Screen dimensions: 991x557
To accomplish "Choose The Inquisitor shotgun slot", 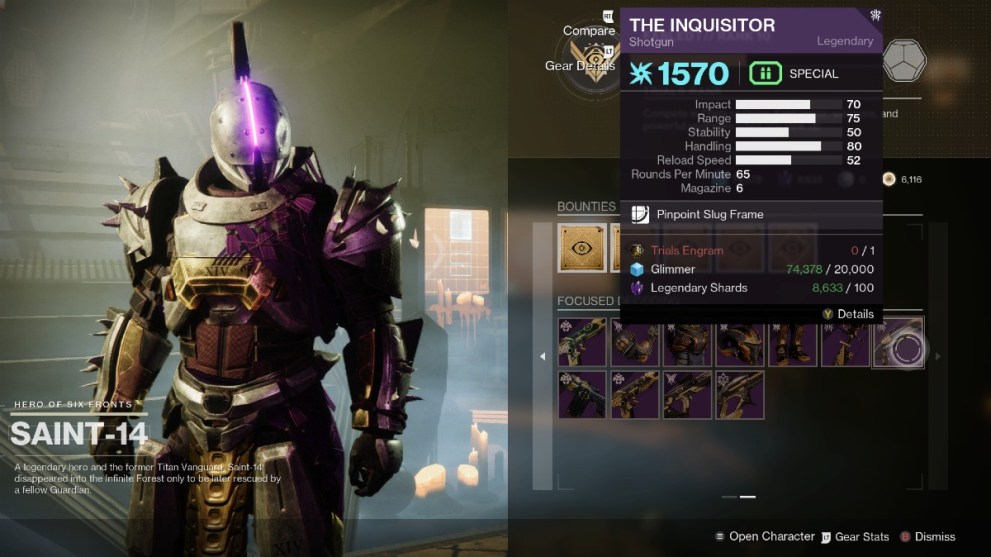I will 898,343.
